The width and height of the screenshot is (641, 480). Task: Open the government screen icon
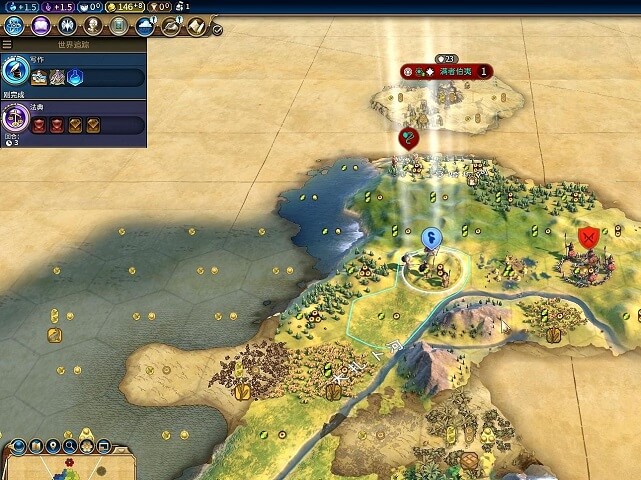click(x=69, y=26)
